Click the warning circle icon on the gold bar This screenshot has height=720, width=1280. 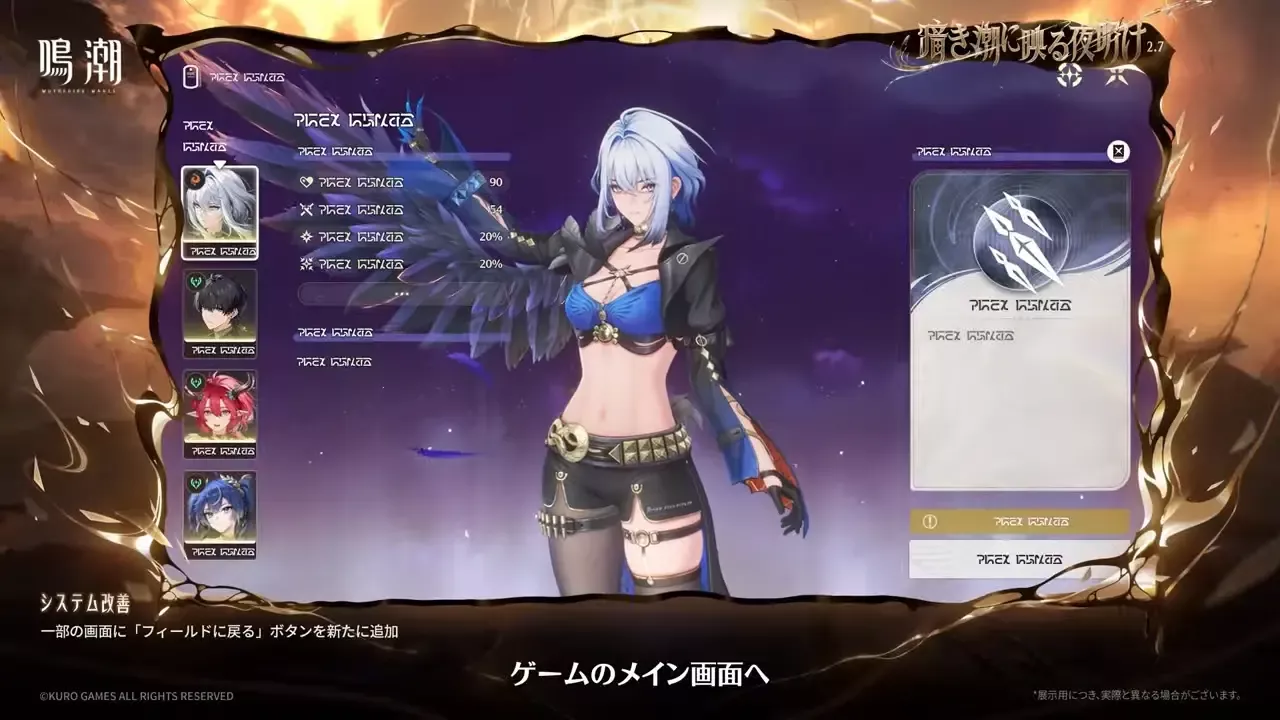point(931,521)
